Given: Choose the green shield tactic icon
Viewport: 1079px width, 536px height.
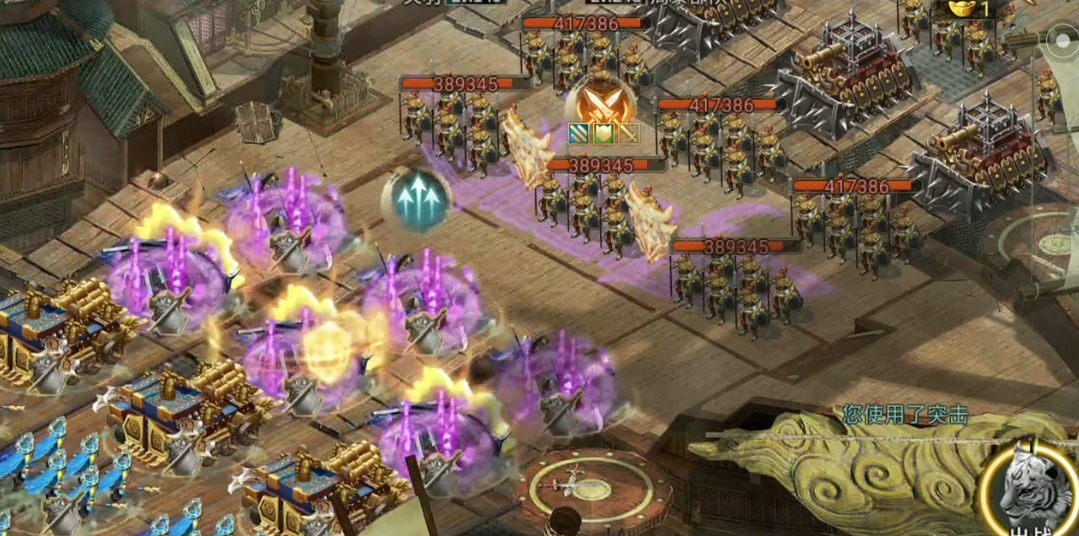Looking at the screenshot, I should click(602, 133).
